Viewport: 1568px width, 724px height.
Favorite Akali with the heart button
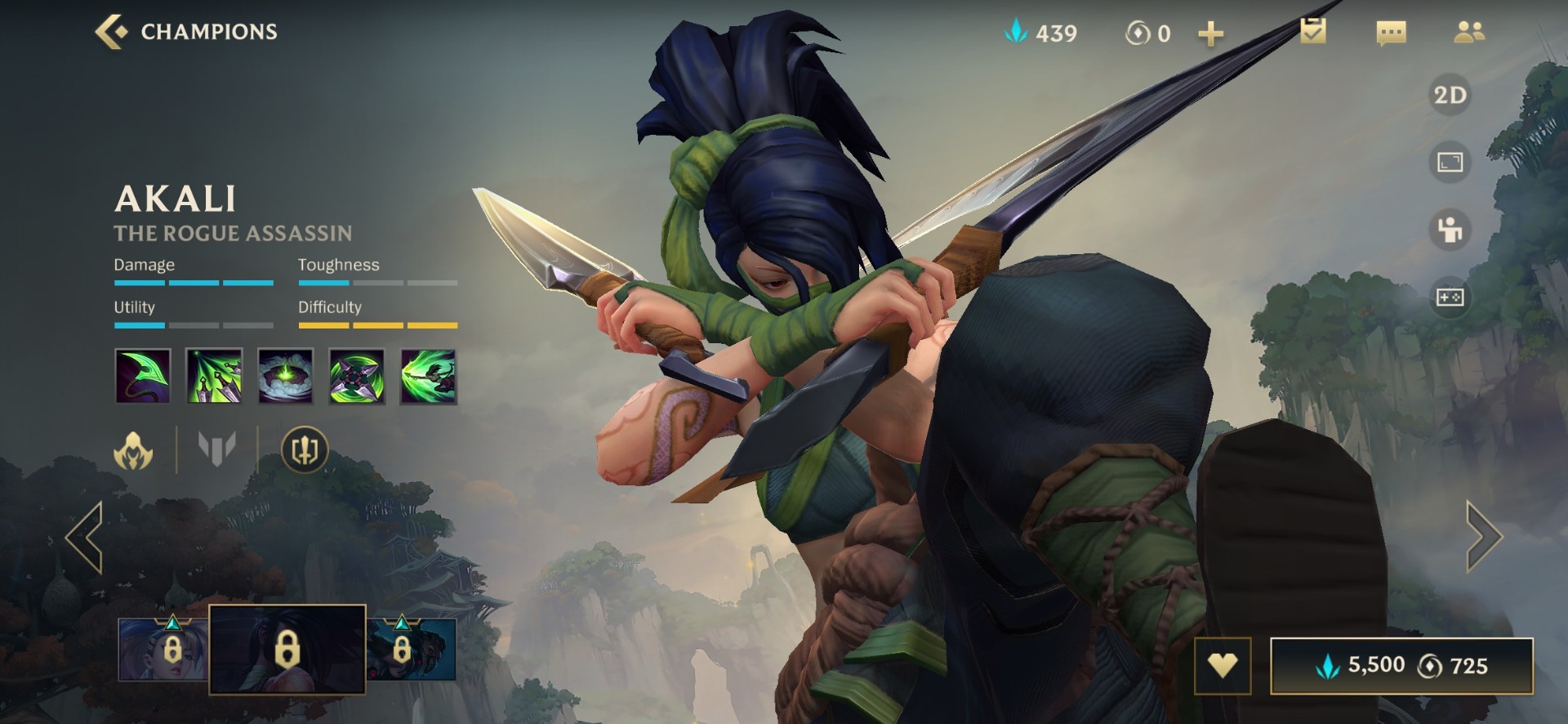[1222, 665]
